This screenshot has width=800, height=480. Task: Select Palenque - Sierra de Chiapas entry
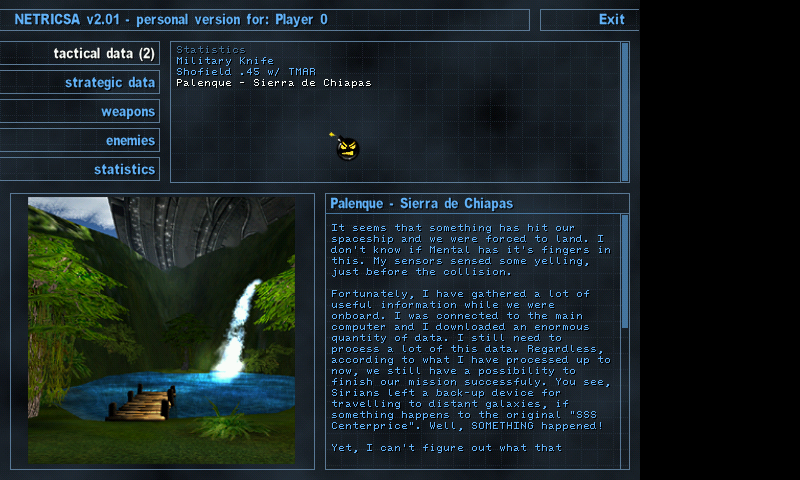[x=274, y=83]
